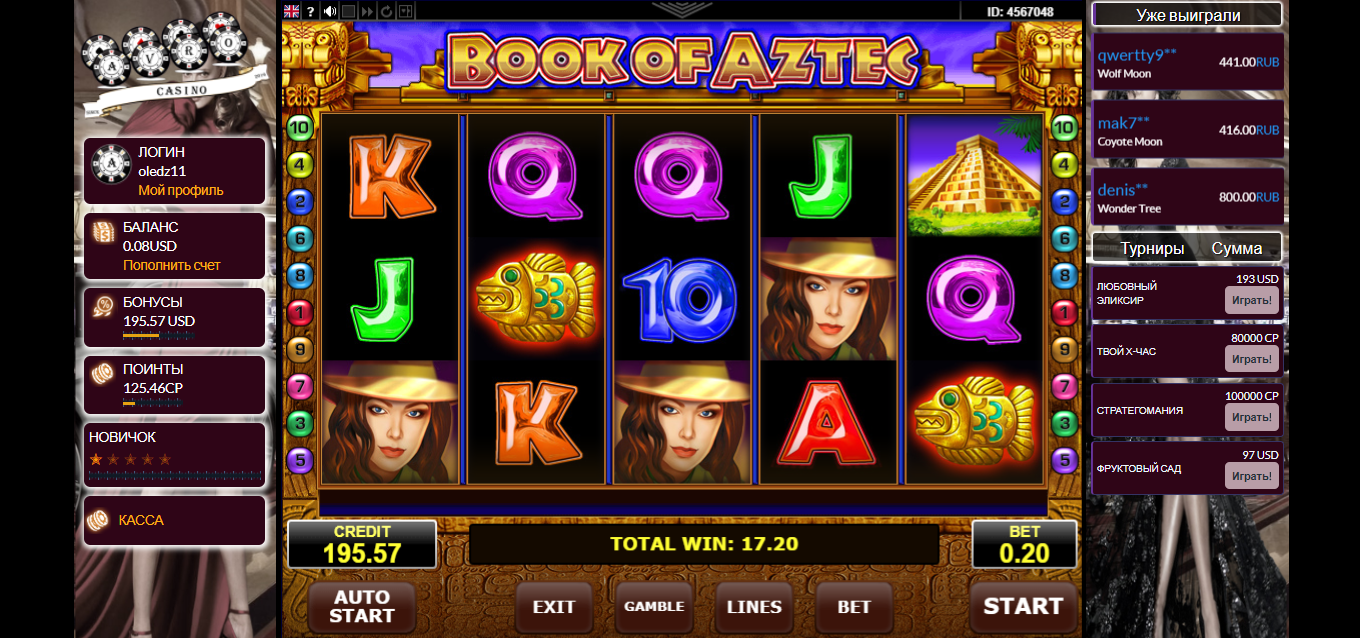Change language using the British flag icon
The image size is (1360, 638).
point(292,11)
